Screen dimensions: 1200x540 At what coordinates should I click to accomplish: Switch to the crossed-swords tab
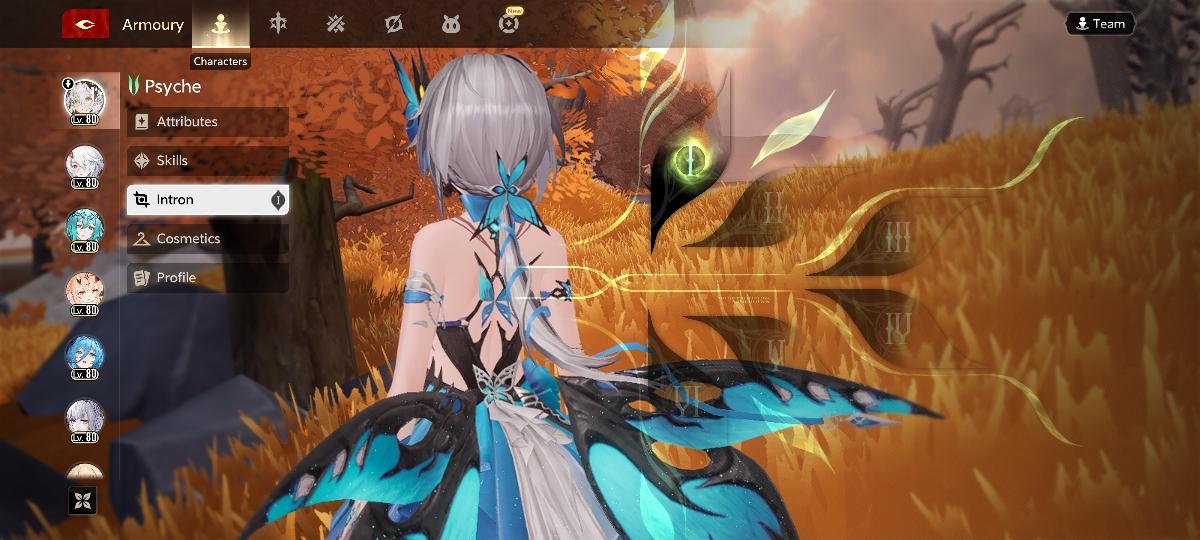pyautogui.click(x=336, y=23)
